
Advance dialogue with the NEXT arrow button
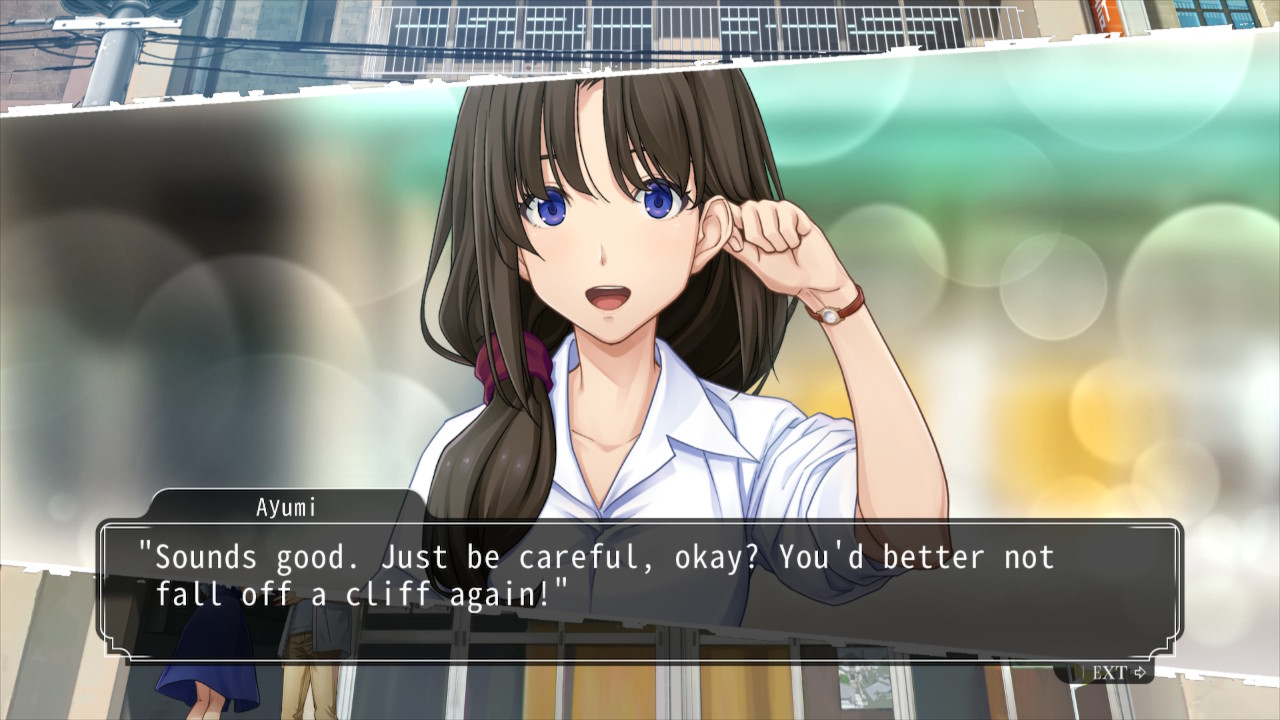click(1117, 672)
